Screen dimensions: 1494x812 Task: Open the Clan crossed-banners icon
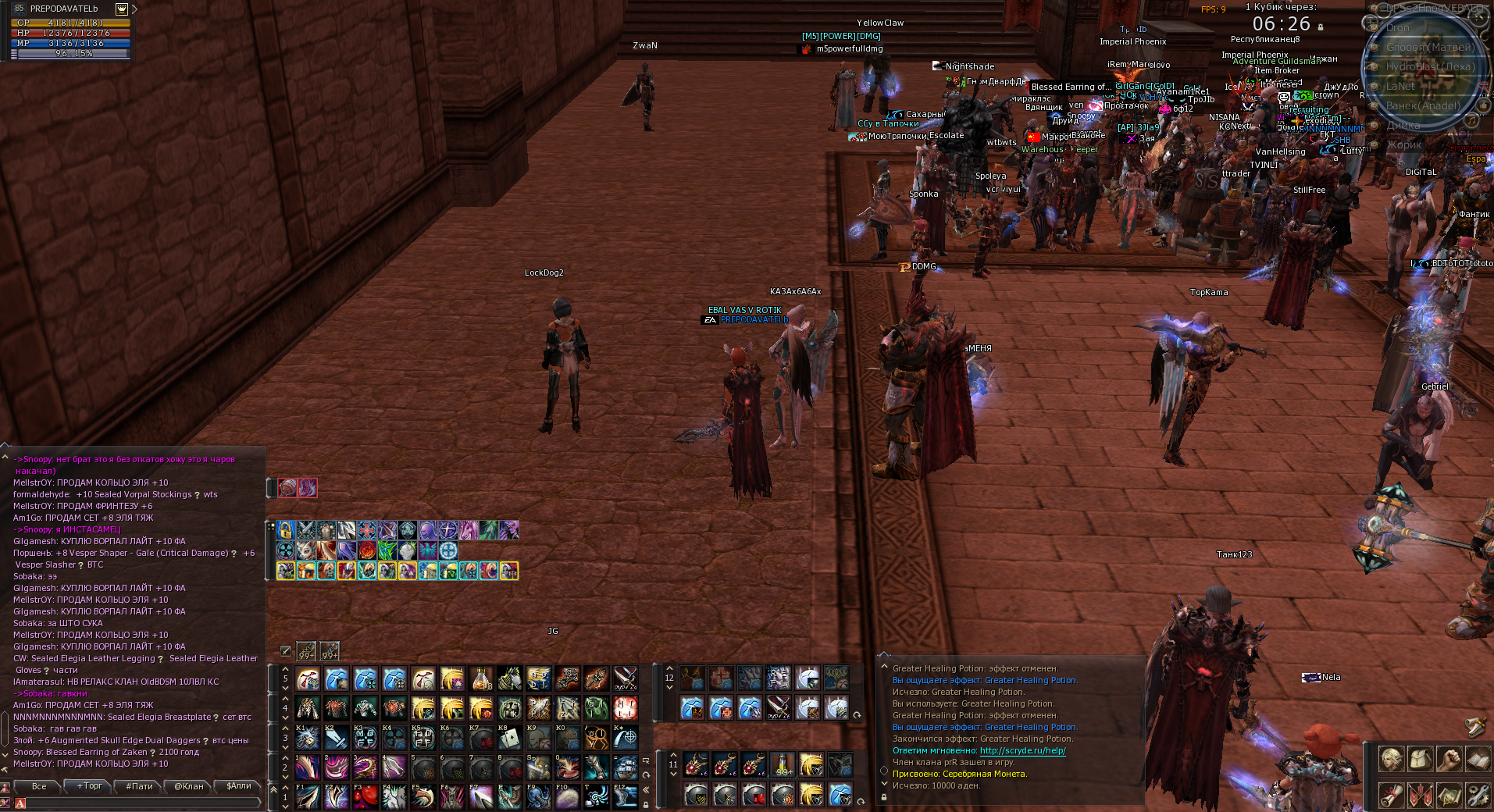pyautogui.click(x=1420, y=796)
